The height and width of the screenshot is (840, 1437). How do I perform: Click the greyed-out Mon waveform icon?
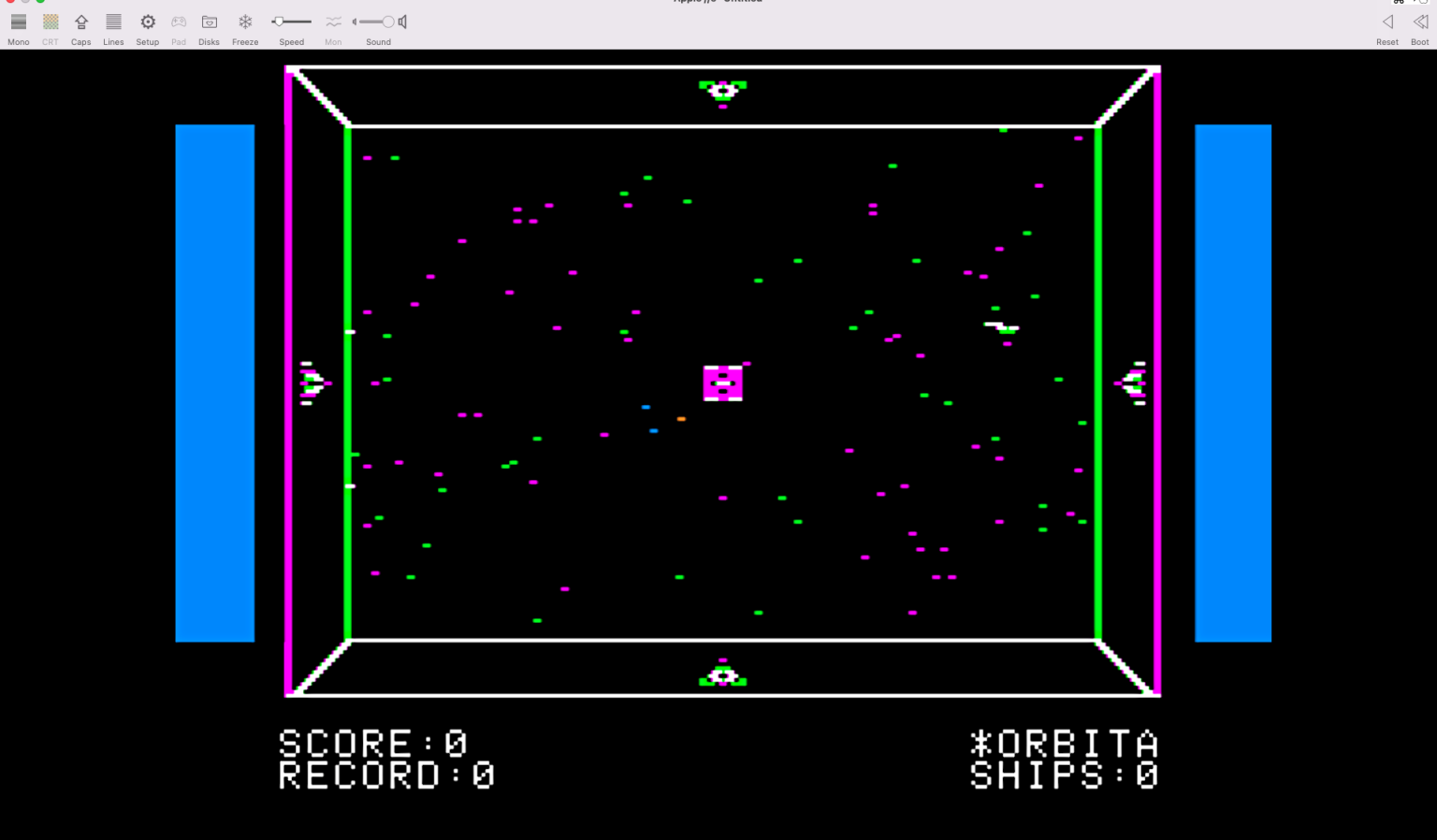pyautogui.click(x=333, y=22)
